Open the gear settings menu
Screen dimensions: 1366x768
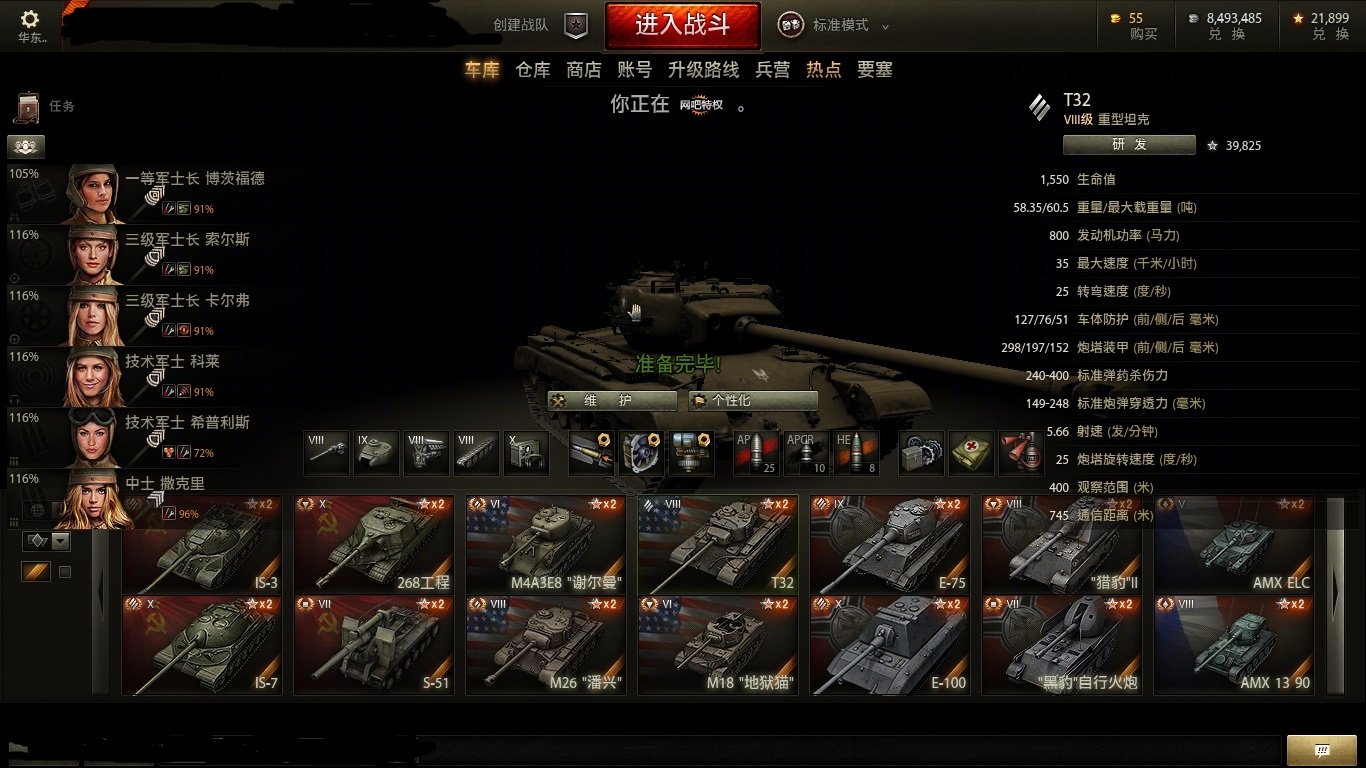pyautogui.click(x=30, y=19)
